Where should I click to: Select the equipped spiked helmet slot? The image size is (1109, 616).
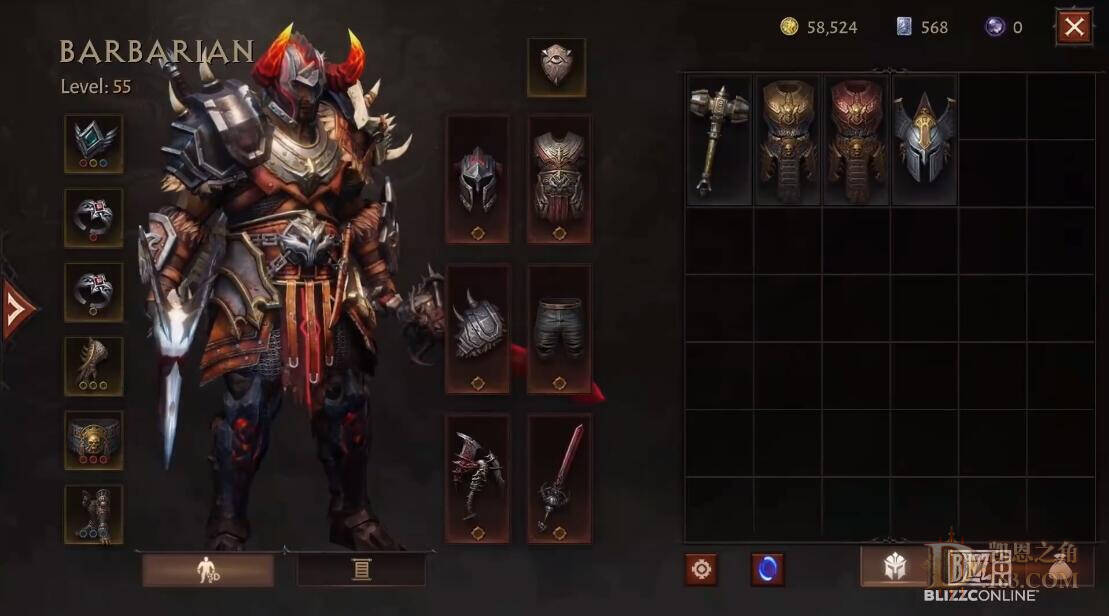(x=477, y=179)
